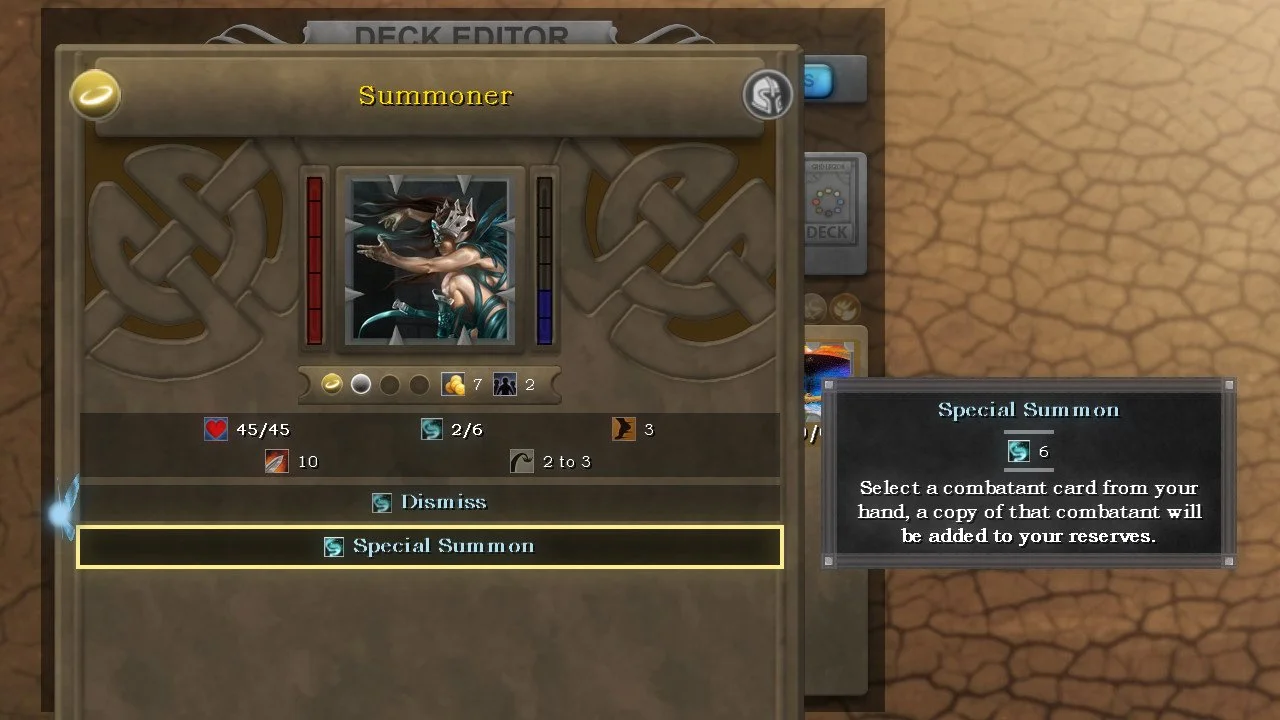
Task: Click the DECK panel behind the dialog
Action: click(x=836, y=210)
